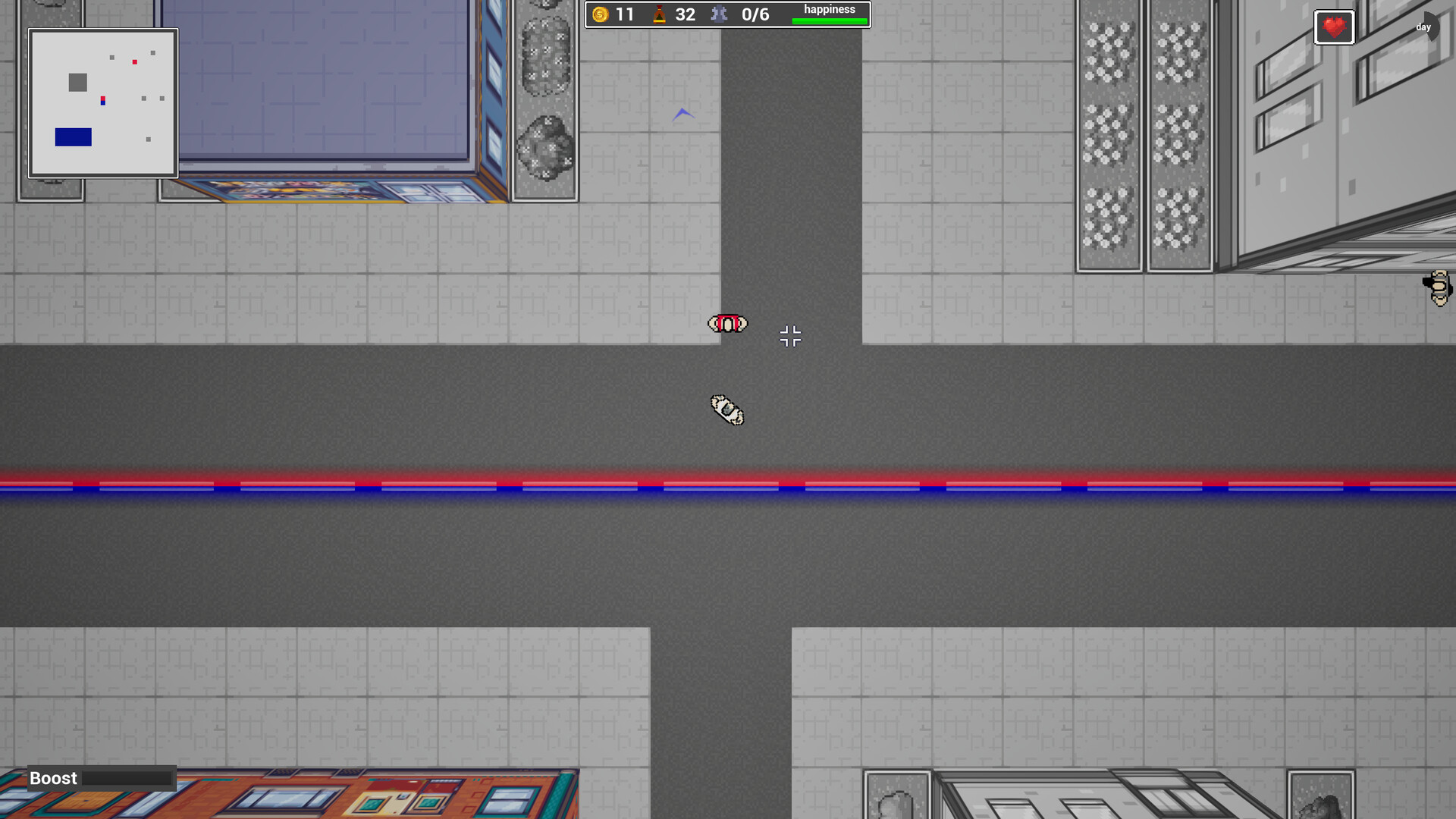Screen dimensions: 1456x819
Task: Click the blue rectangle marker on minimap
Action: click(x=72, y=137)
